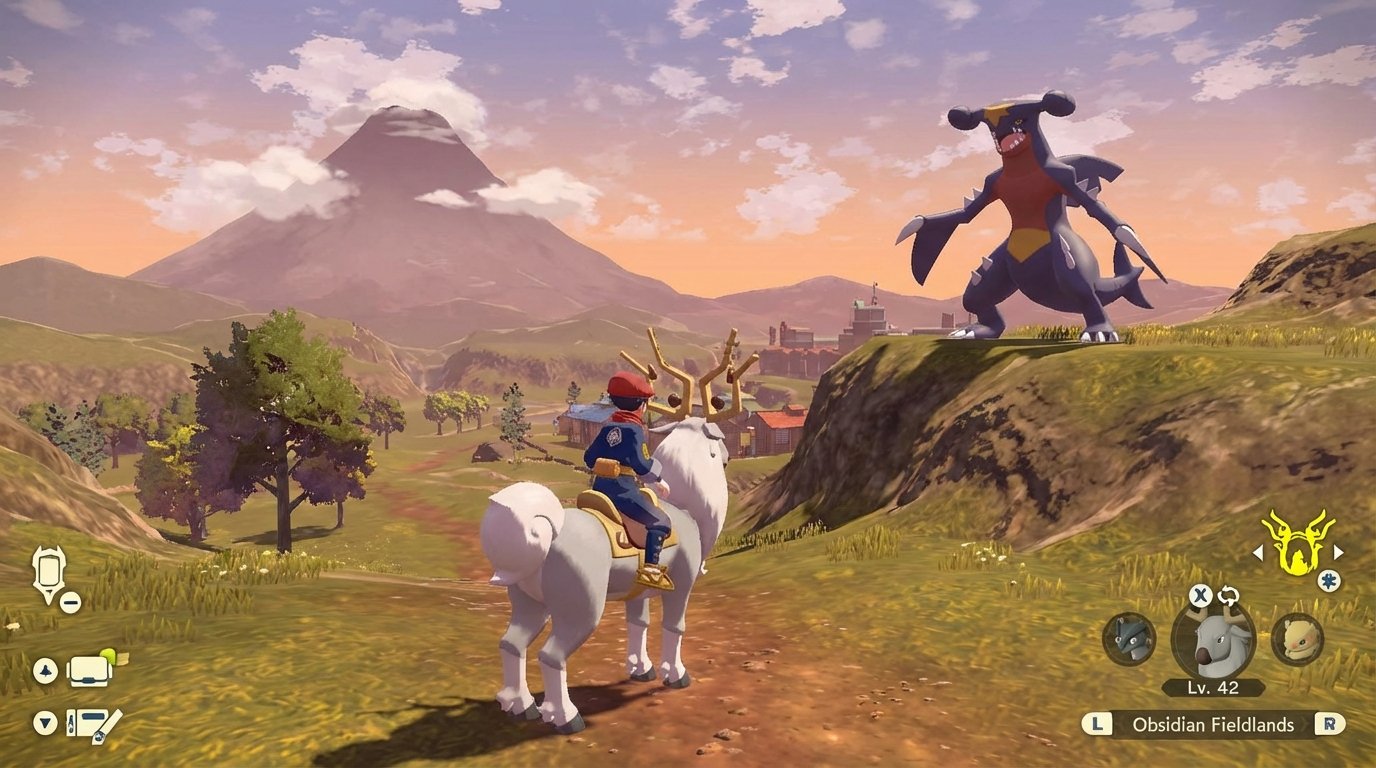This screenshot has width=1376, height=768.
Task: Click the right arrow to cycle mounts
Action: click(1338, 553)
